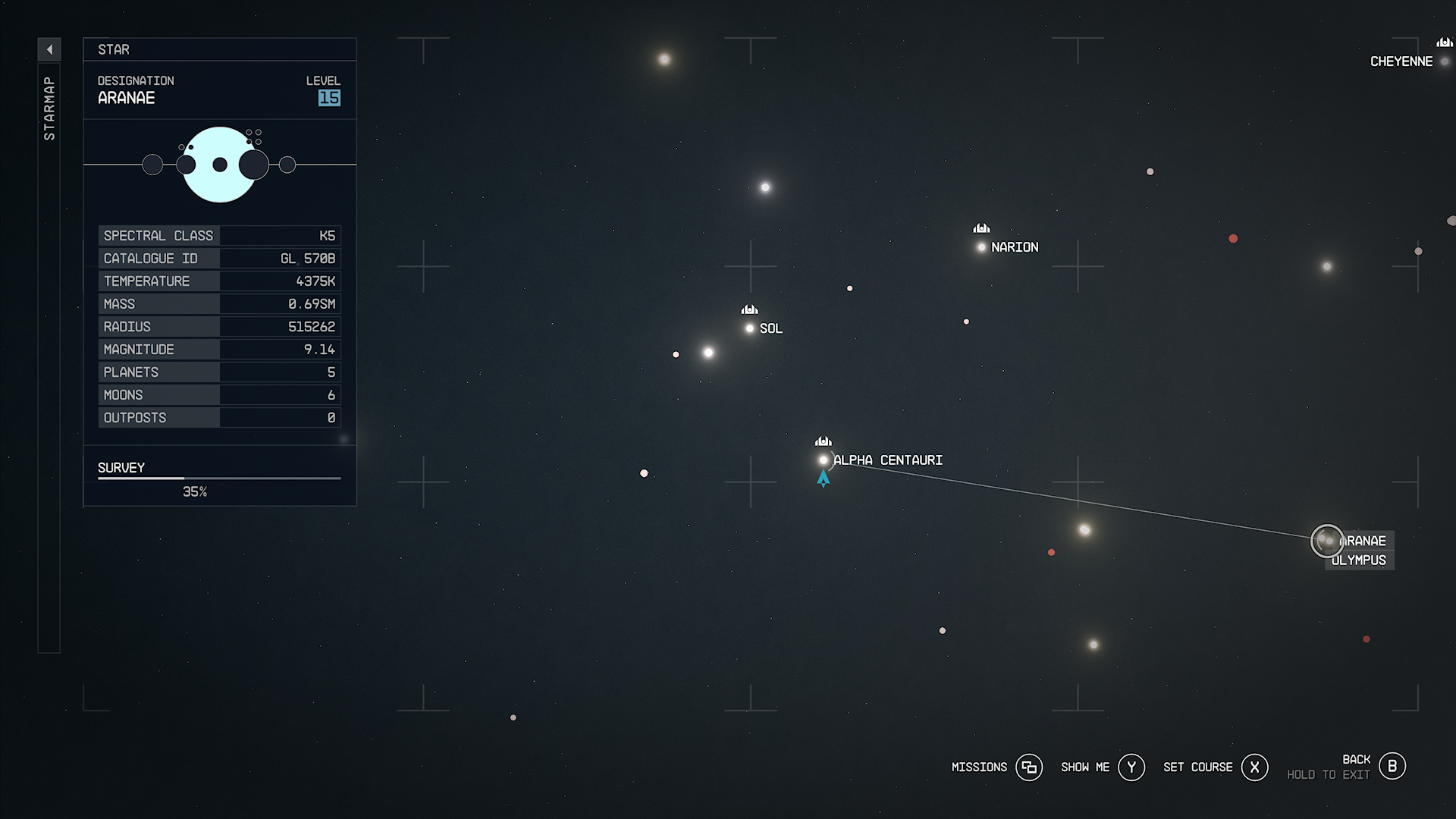The width and height of the screenshot is (1456, 819).
Task: Click the circled B Back icon
Action: (x=1392, y=766)
